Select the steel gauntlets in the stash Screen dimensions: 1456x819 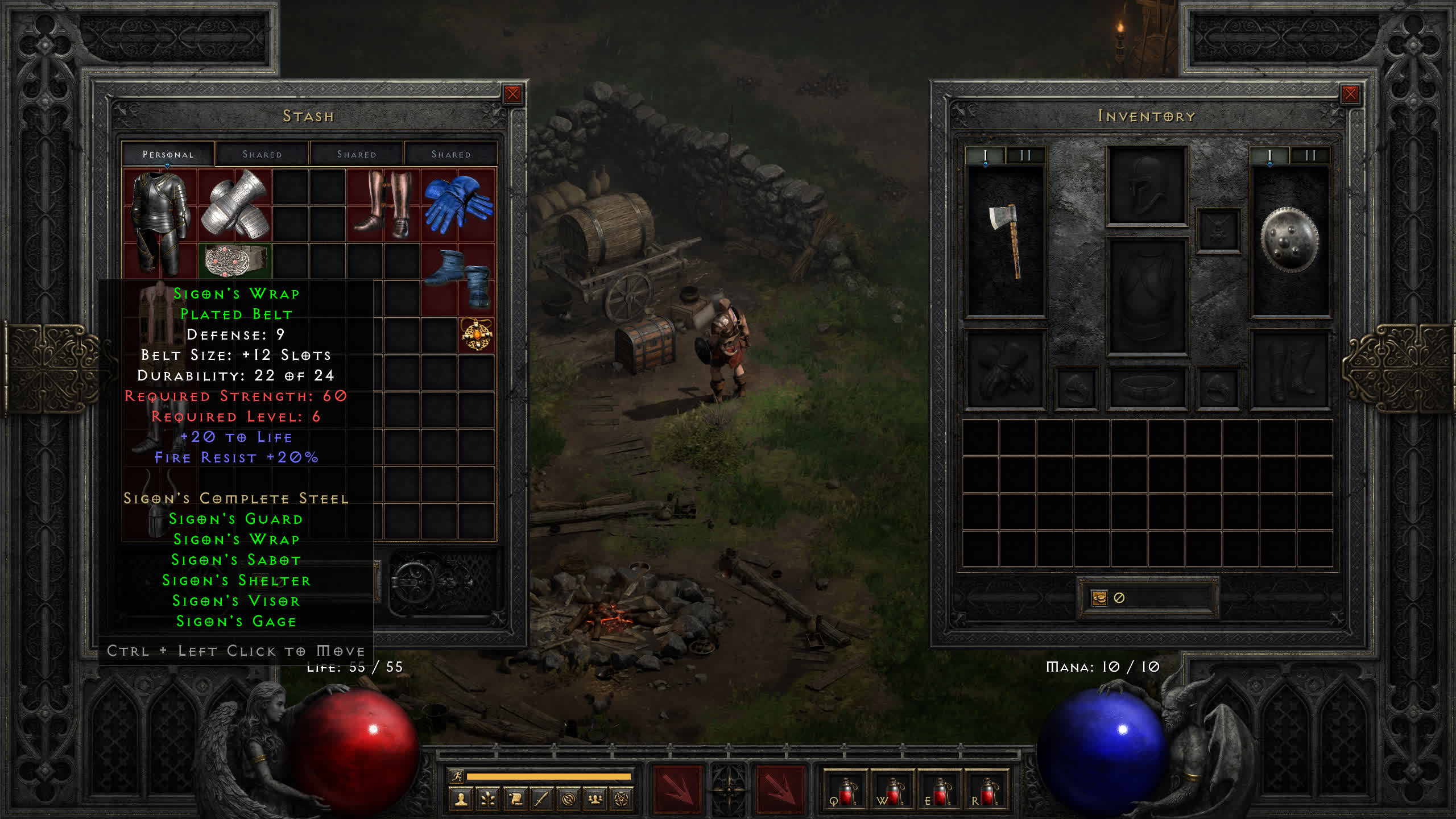click(235, 205)
